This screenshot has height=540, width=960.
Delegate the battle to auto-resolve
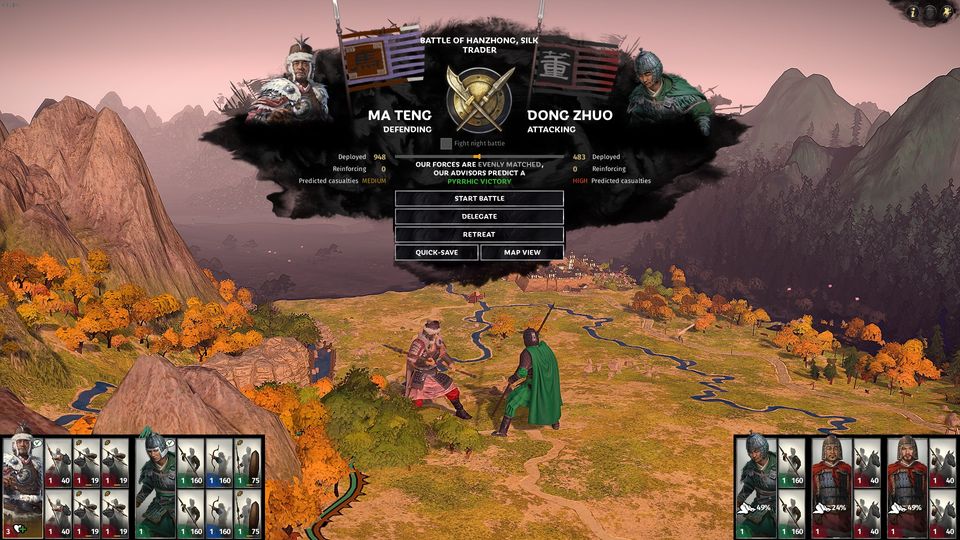(479, 216)
